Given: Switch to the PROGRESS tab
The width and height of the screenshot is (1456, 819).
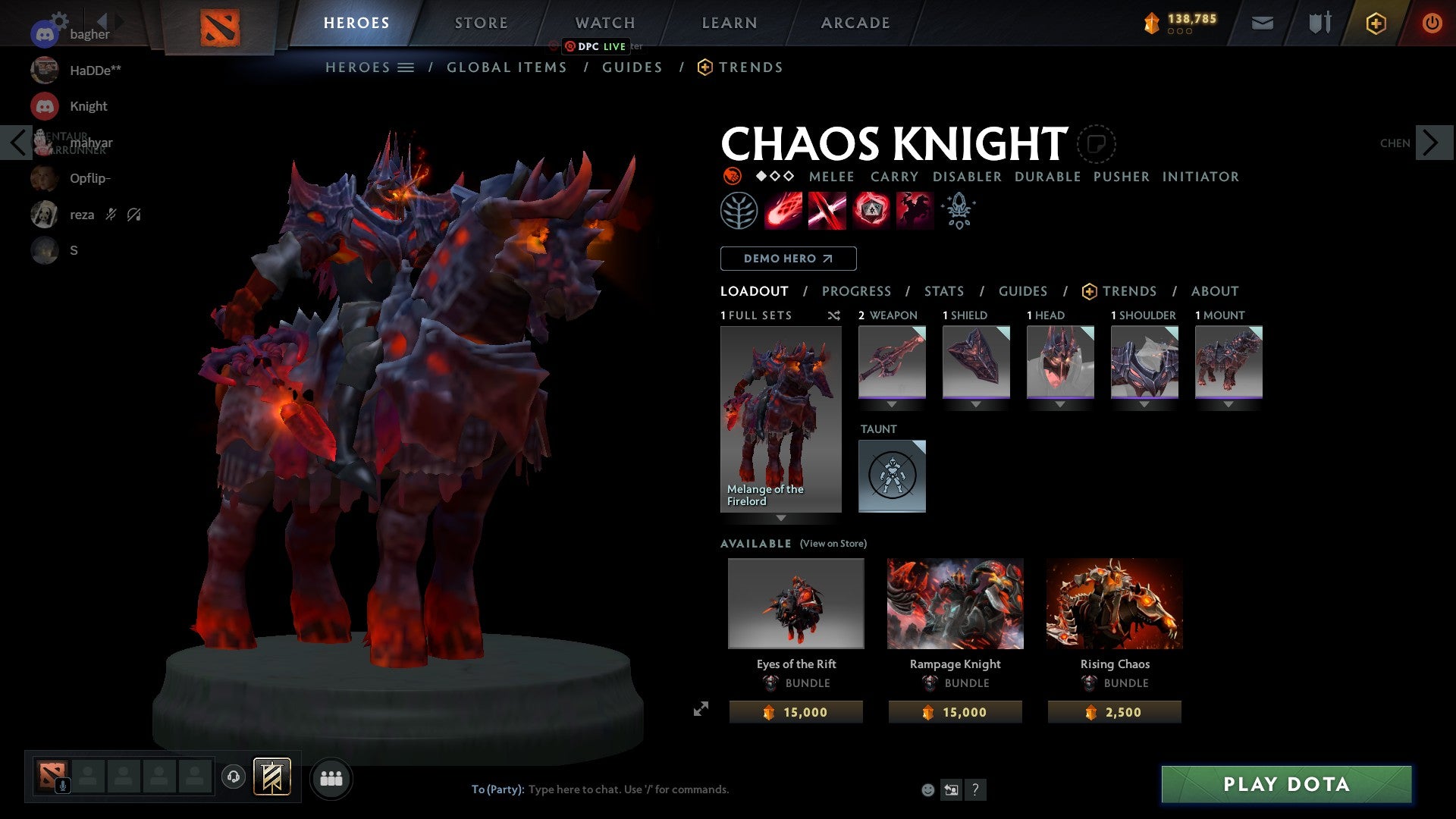Looking at the screenshot, I should pos(857,291).
